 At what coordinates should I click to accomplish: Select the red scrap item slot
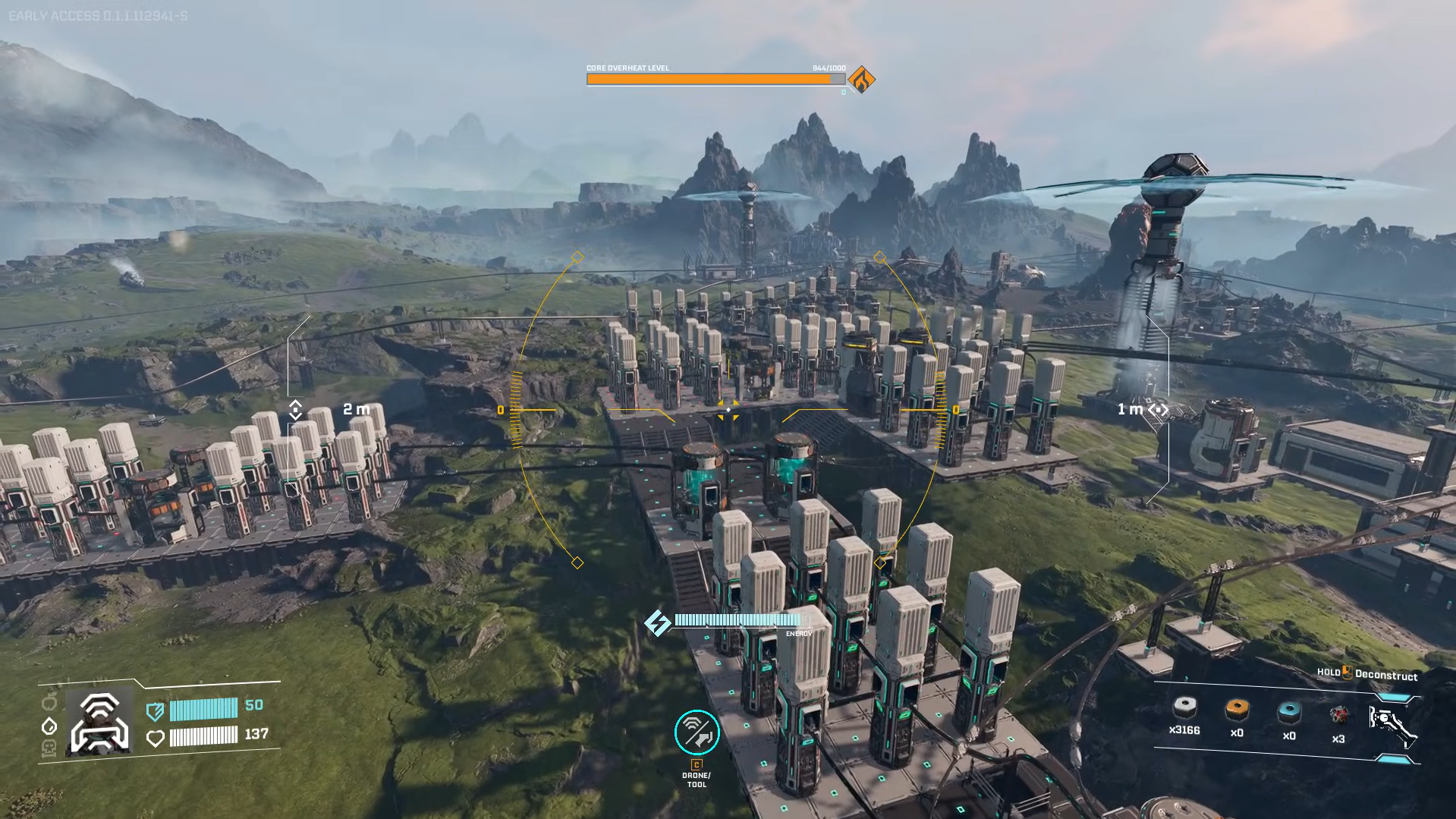coord(1339,714)
